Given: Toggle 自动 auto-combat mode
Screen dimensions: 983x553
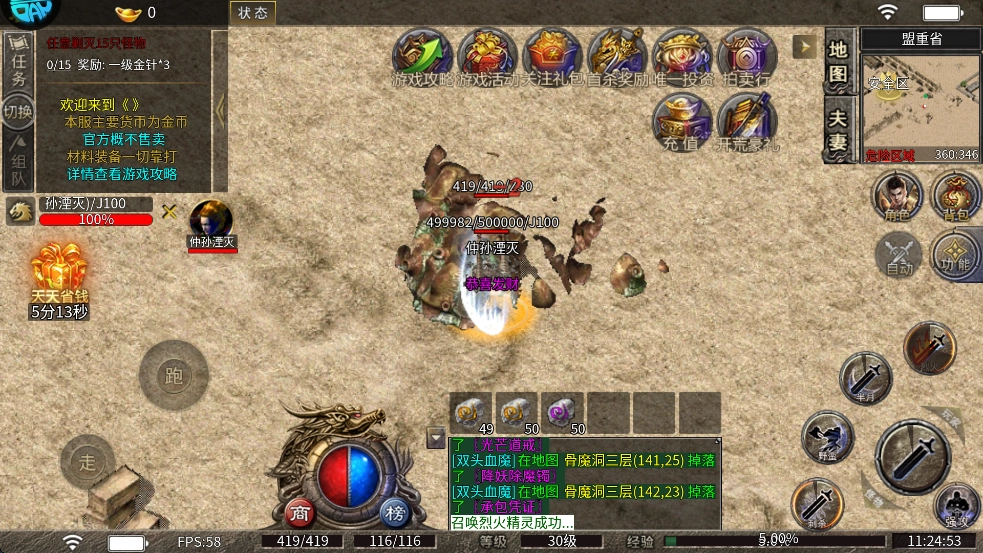Looking at the screenshot, I should tap(898, 253).
